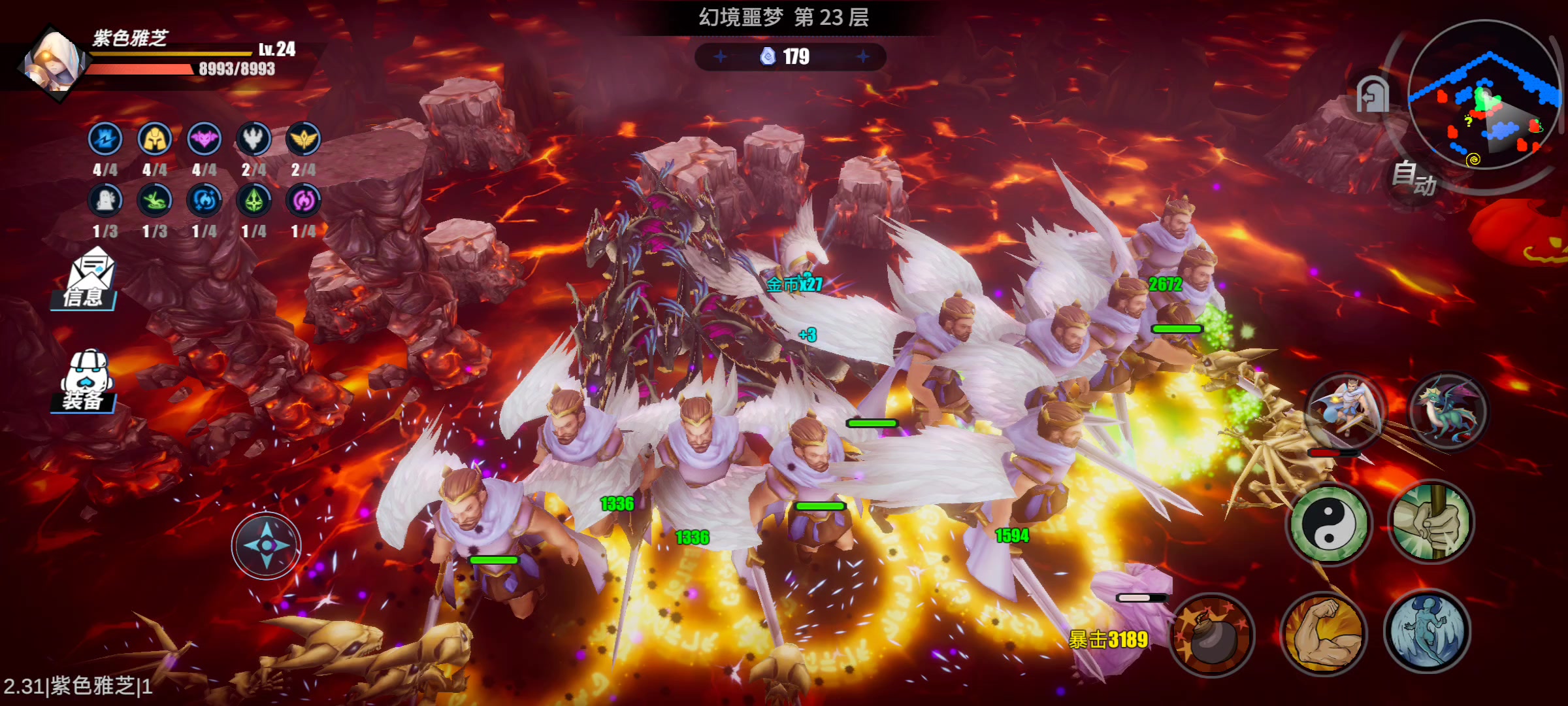This screenshot has height=706, width=1568.
Task: Tap the movement joystick compass
Action: point(266,545)
